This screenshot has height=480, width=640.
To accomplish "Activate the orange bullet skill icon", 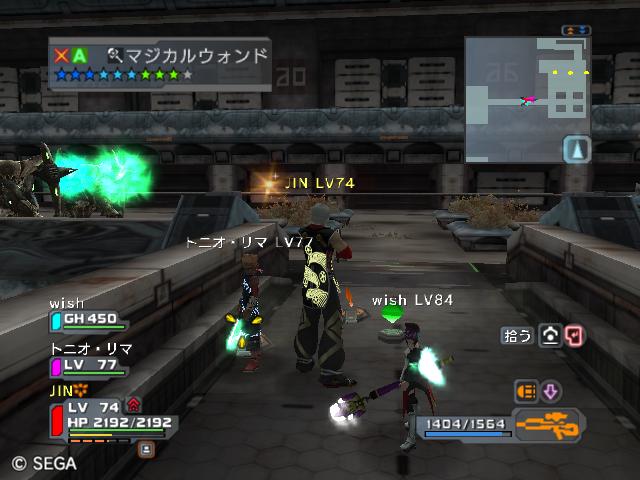I will point(525,391).
